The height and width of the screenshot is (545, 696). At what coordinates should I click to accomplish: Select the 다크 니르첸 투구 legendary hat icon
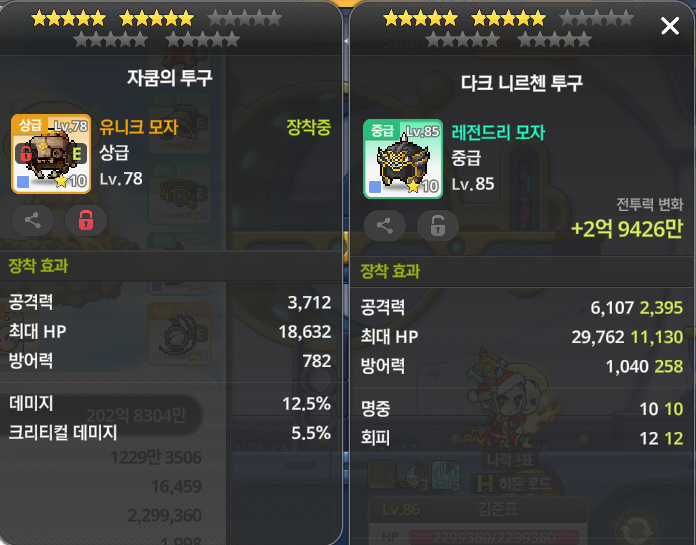pyautogui.click(x=403, y=159)
